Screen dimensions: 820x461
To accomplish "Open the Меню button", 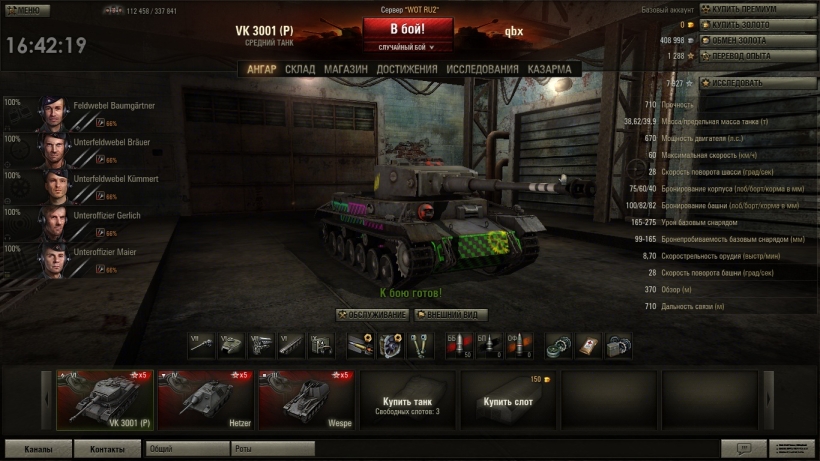I will pos(25,10).
